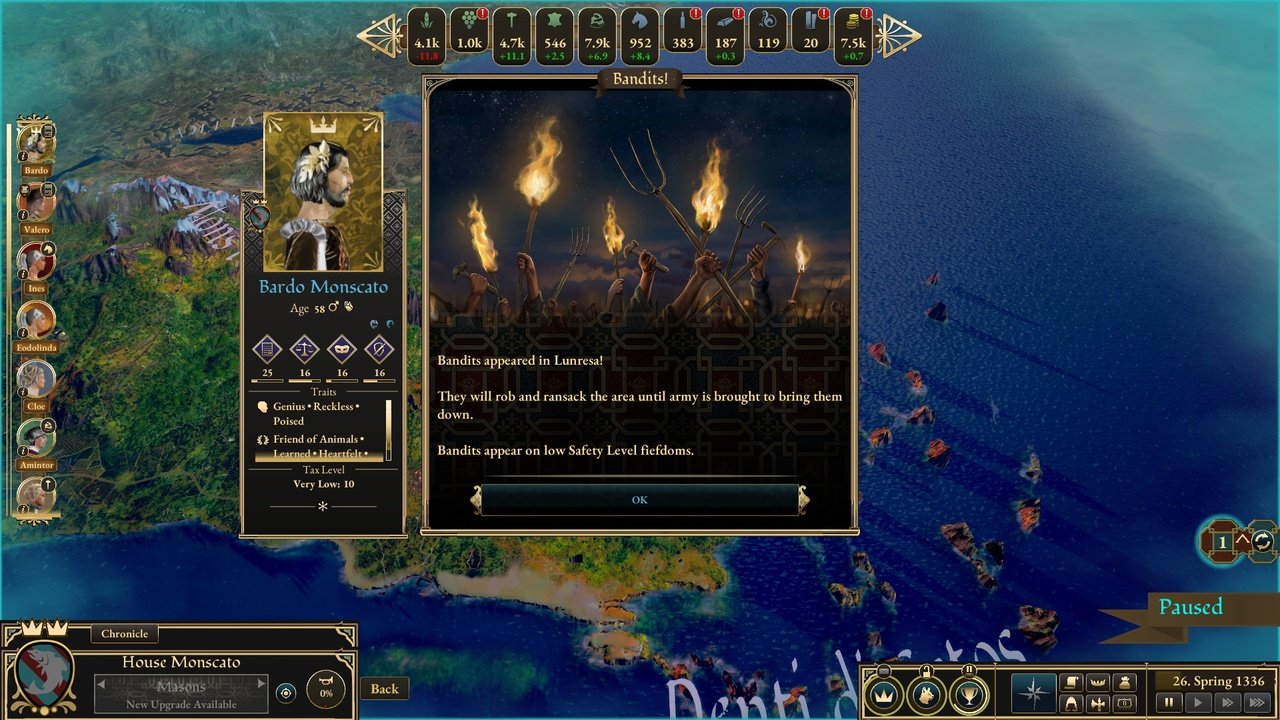1280x720 pixels.
Task: Open the Chronicle
Action: [x=124, y=633]
